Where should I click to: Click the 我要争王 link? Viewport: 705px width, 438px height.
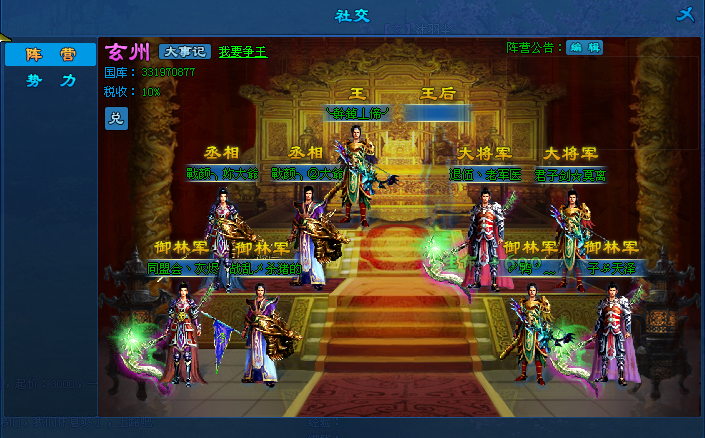click(x=243, y=52)
